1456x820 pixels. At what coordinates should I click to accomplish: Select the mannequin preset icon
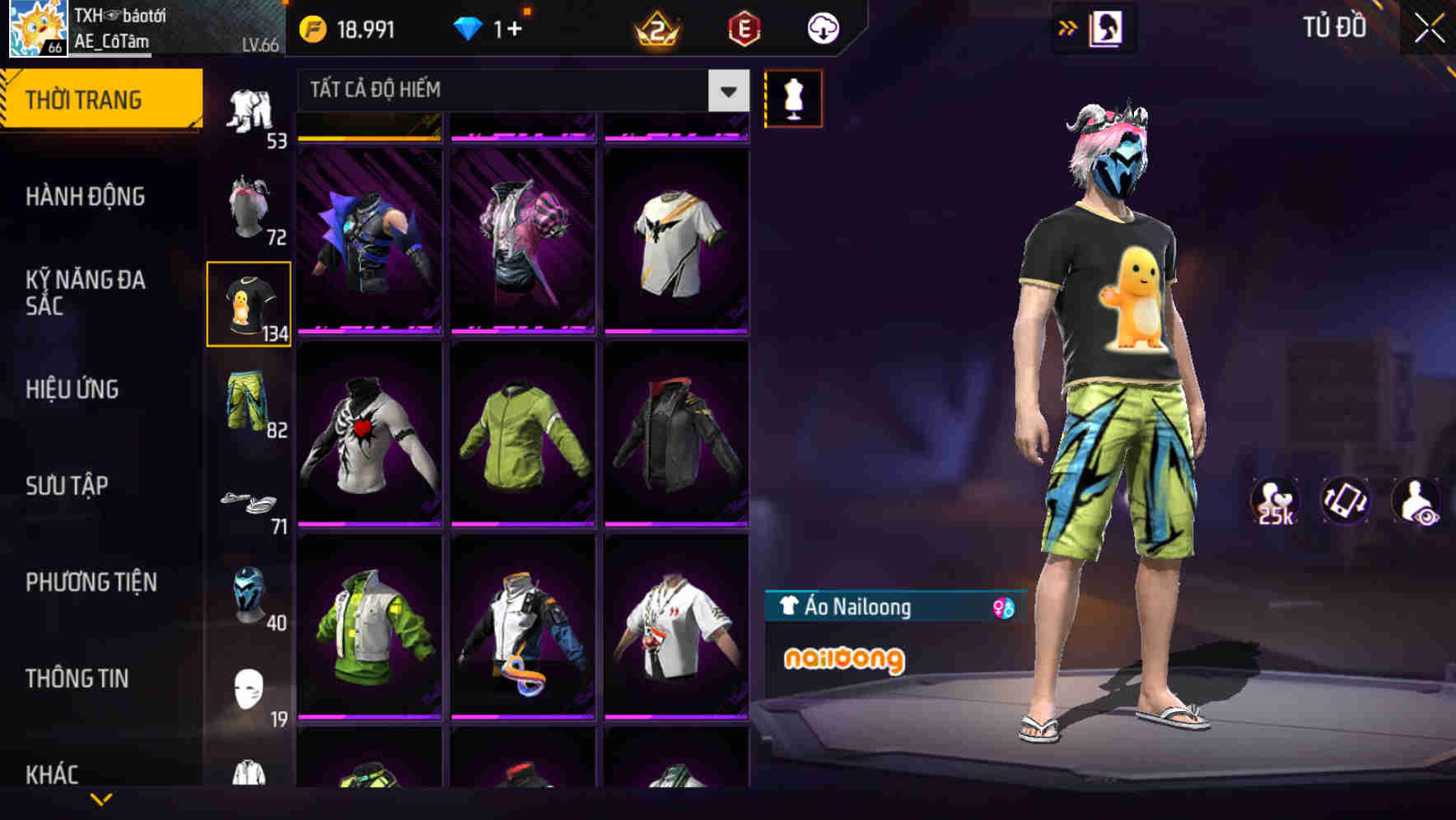click(792, 98)
